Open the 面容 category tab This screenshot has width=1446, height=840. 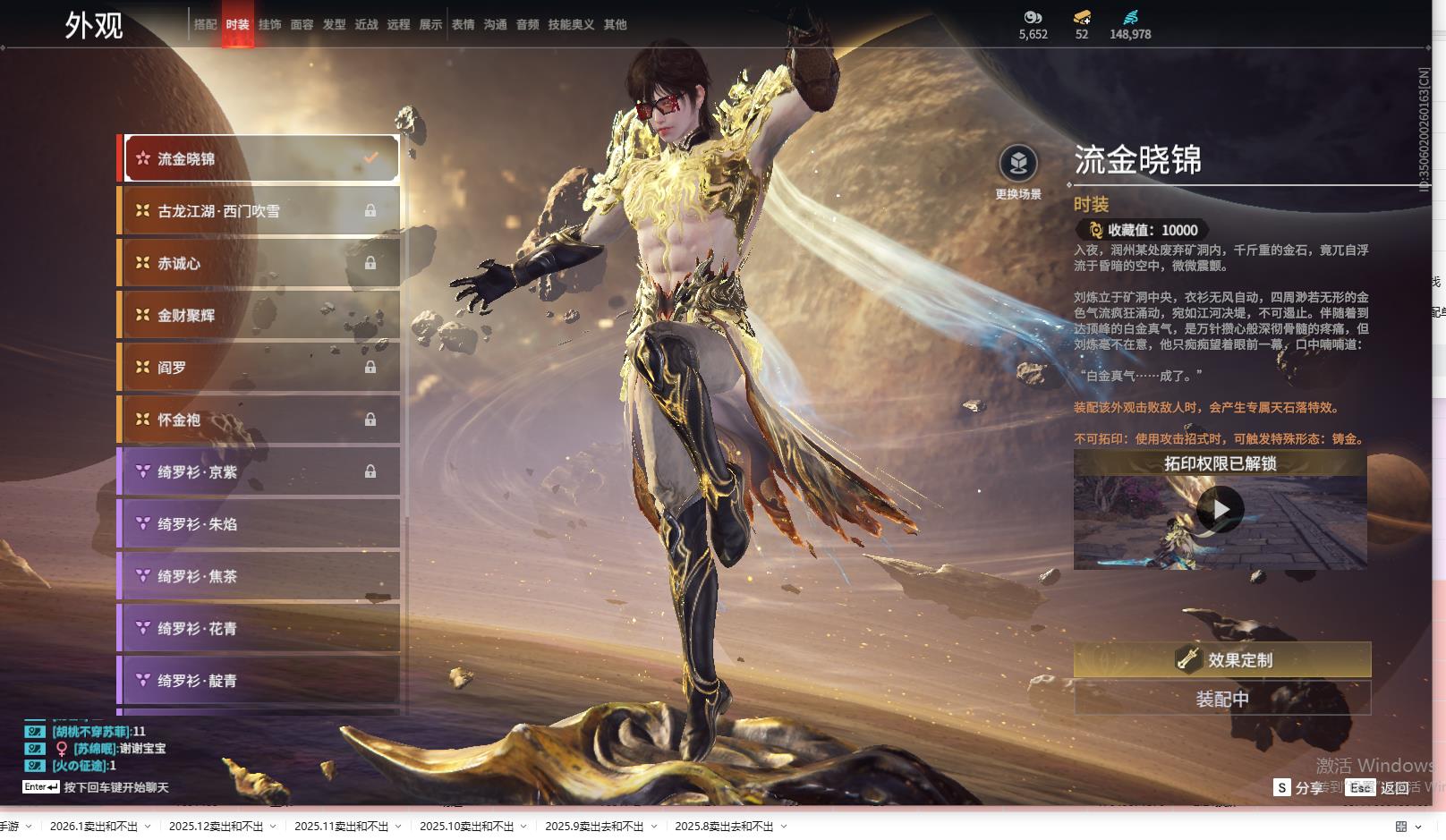tap(302, 25)
